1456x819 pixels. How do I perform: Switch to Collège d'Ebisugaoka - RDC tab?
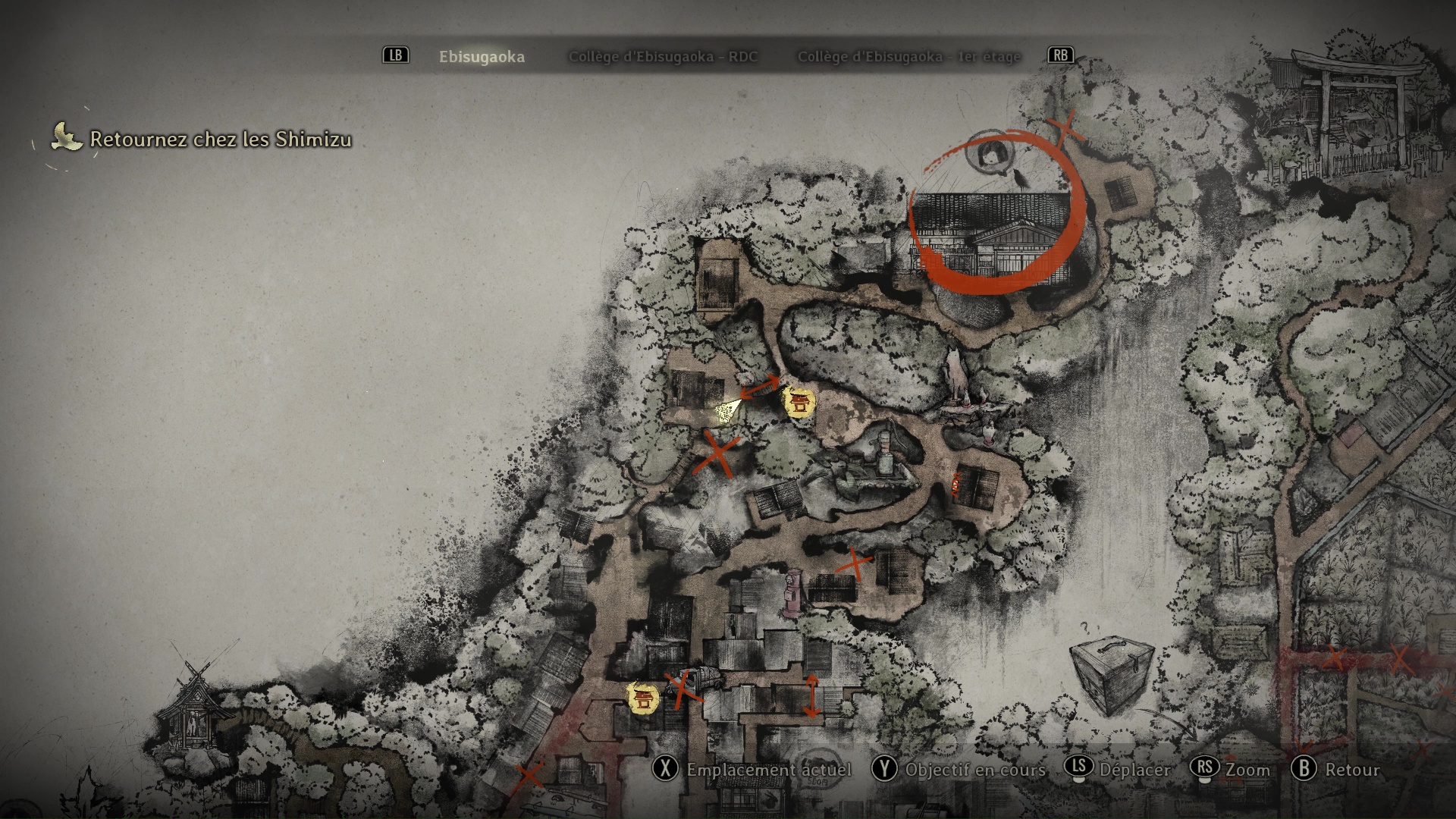point(663,57)
